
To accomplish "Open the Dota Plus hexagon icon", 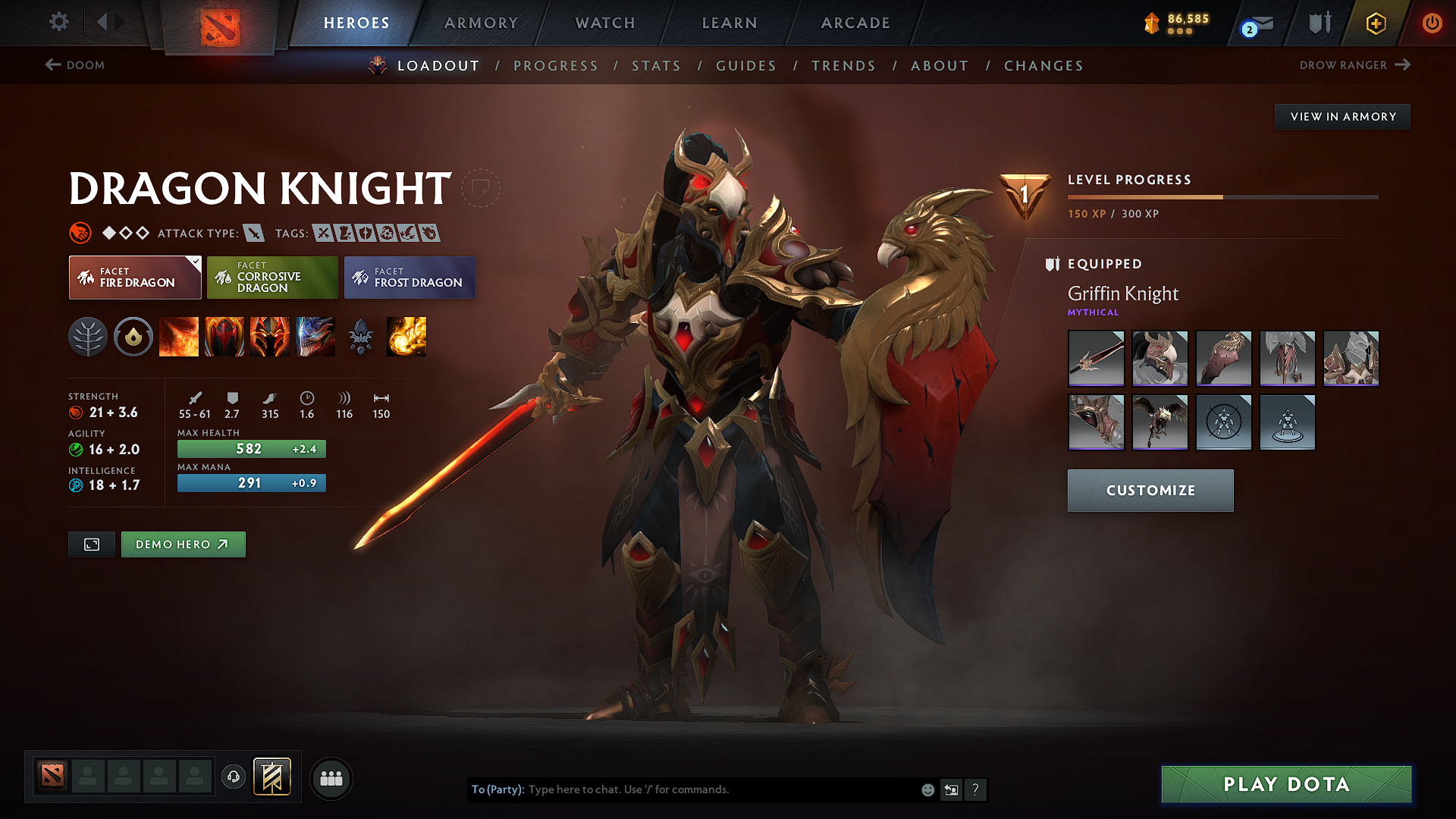I will [x=1375, y=23].
